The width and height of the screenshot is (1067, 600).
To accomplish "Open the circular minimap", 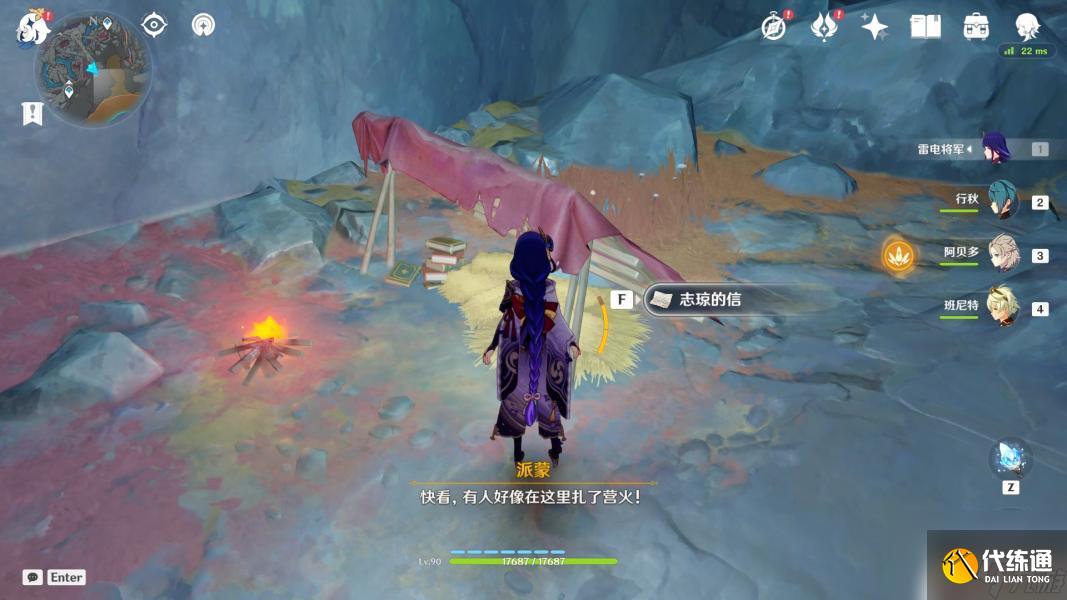I will tap(93, 68).
